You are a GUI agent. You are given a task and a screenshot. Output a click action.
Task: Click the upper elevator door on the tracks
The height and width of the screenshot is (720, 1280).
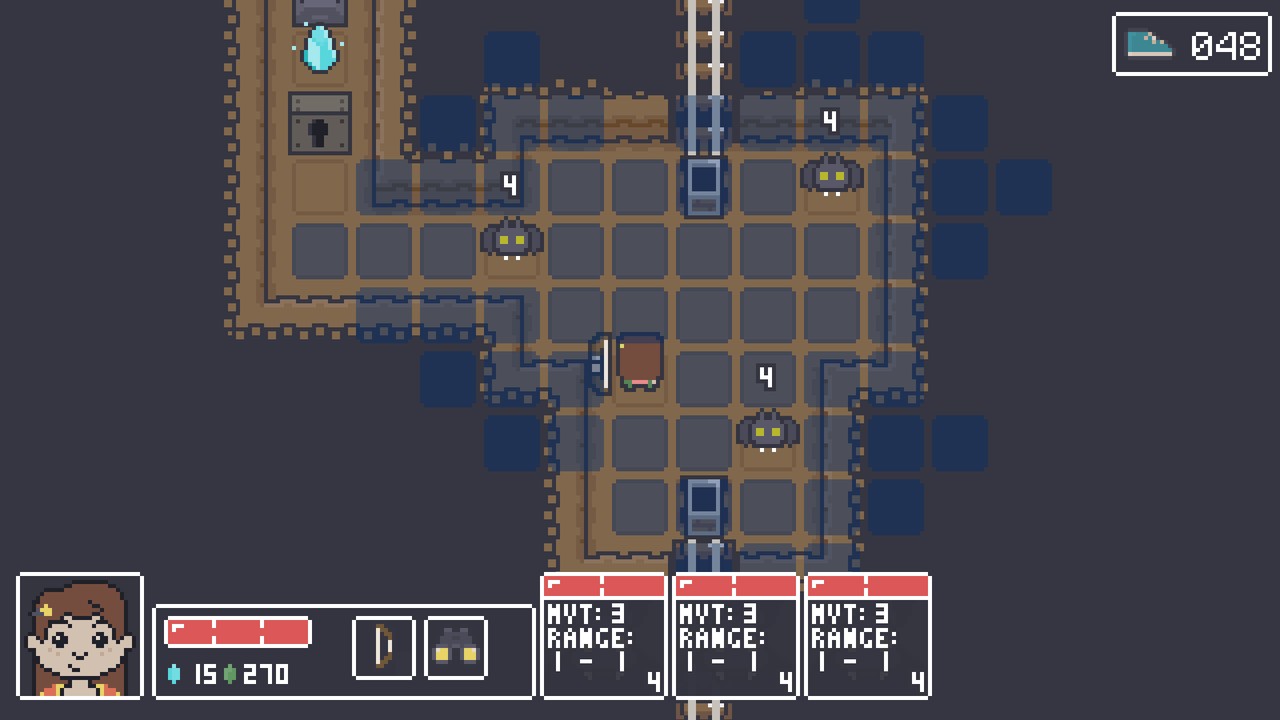coord(704,185)
